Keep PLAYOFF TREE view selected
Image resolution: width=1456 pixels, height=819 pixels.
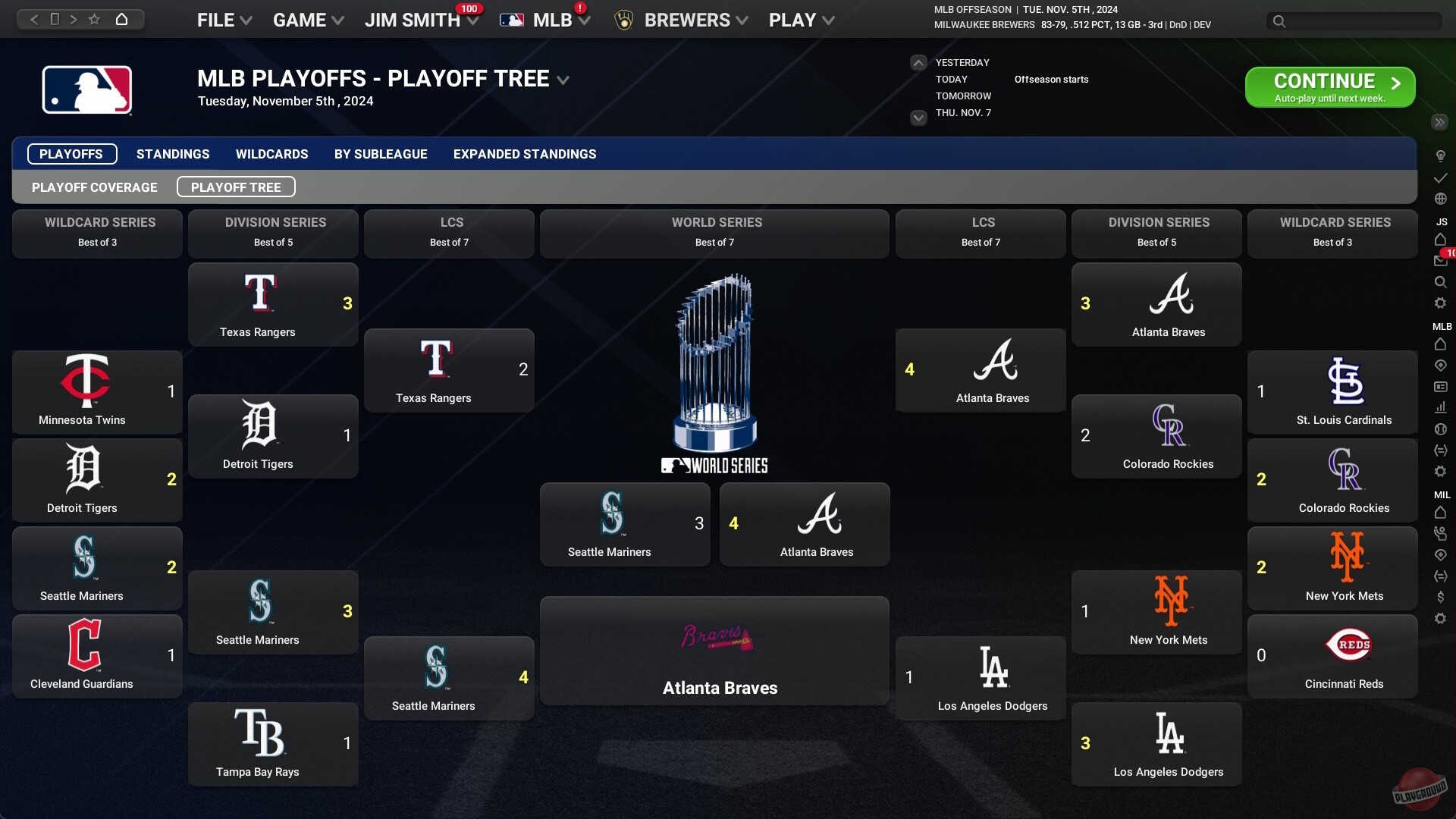click(x=235, y=187)
